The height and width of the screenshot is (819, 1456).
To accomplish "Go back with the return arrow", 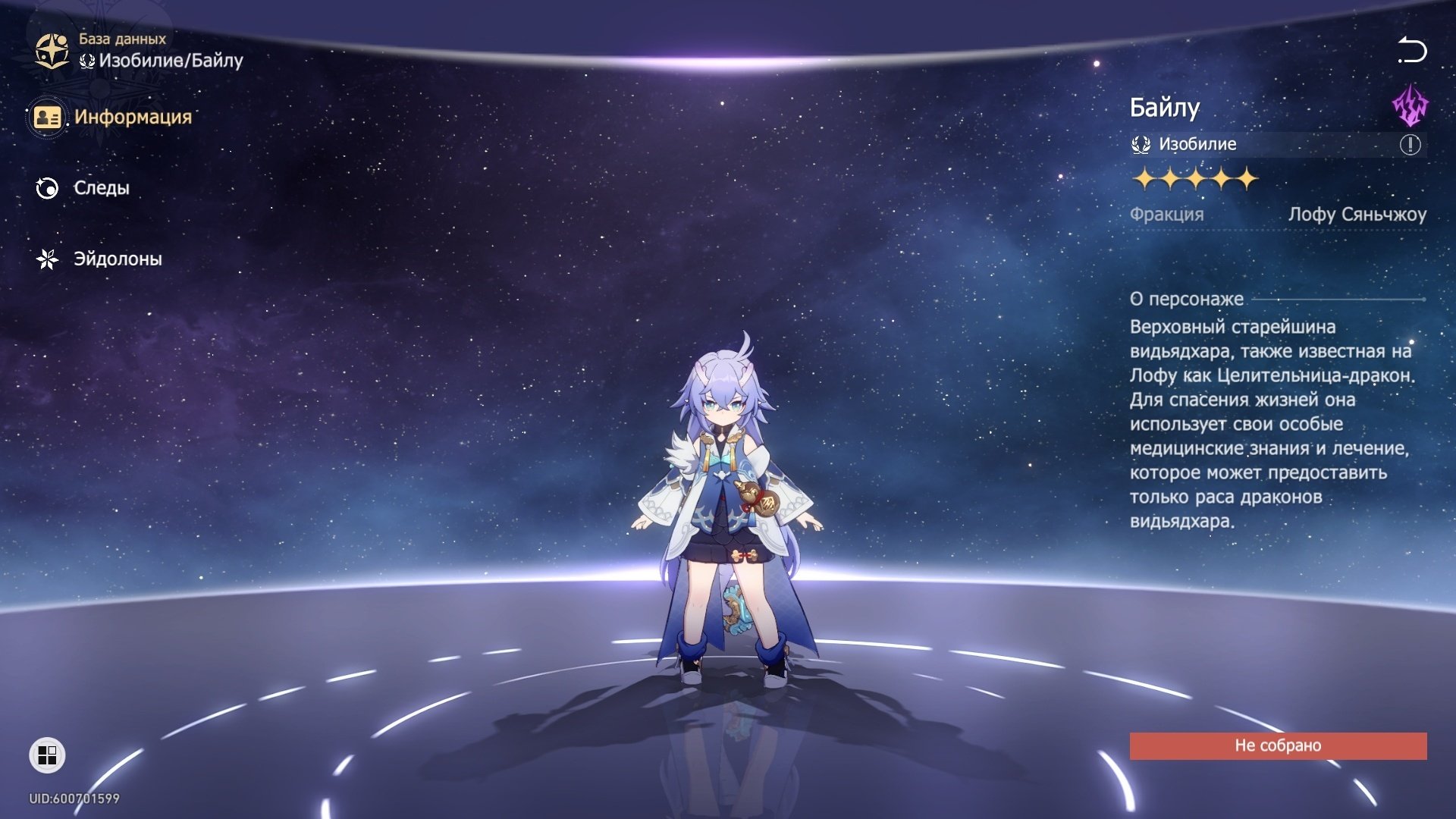I will tap(1411, 51).
